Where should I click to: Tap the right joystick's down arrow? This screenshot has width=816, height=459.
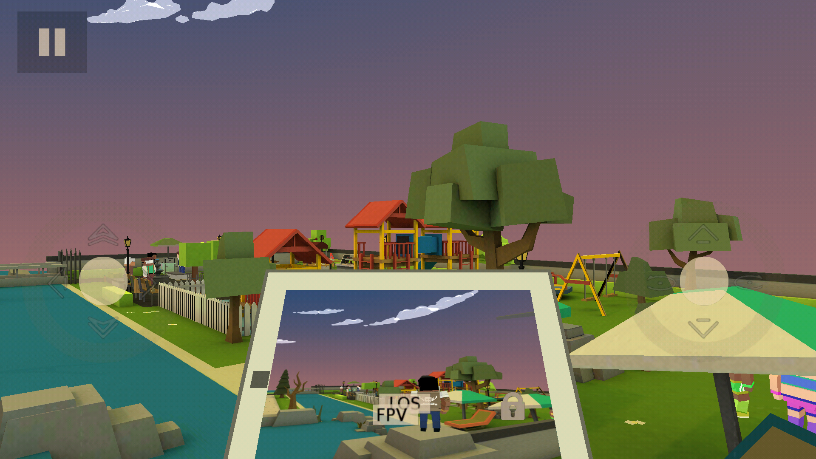point(704,327)
